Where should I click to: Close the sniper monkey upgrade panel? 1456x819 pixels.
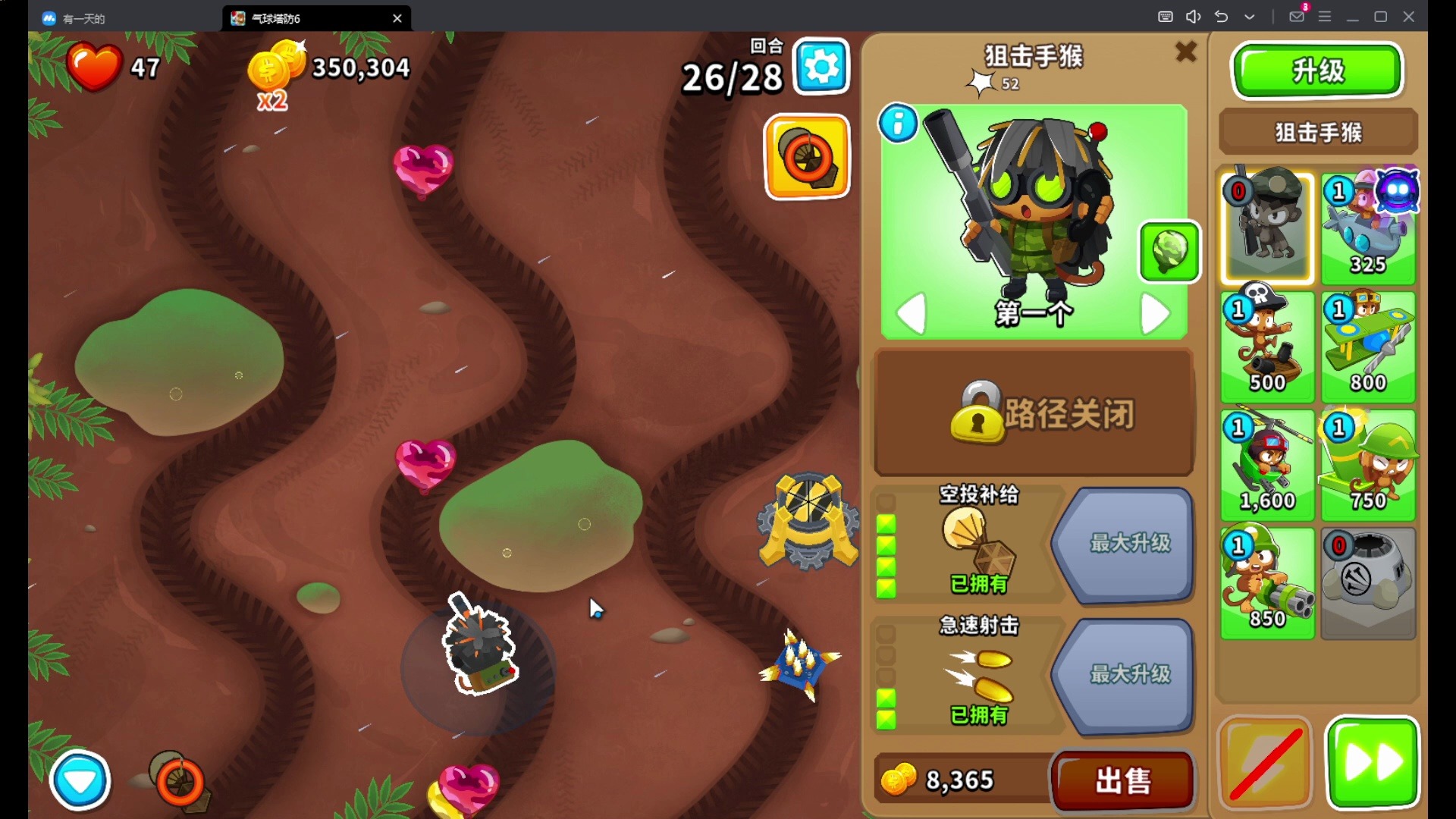coord(1185,52)
